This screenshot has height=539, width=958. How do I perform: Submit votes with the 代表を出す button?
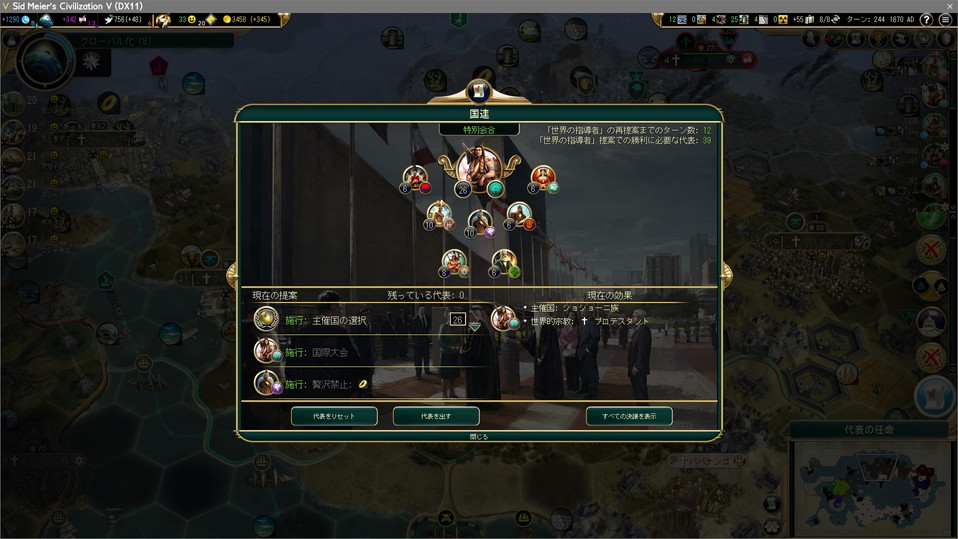(x=436, y=416)
